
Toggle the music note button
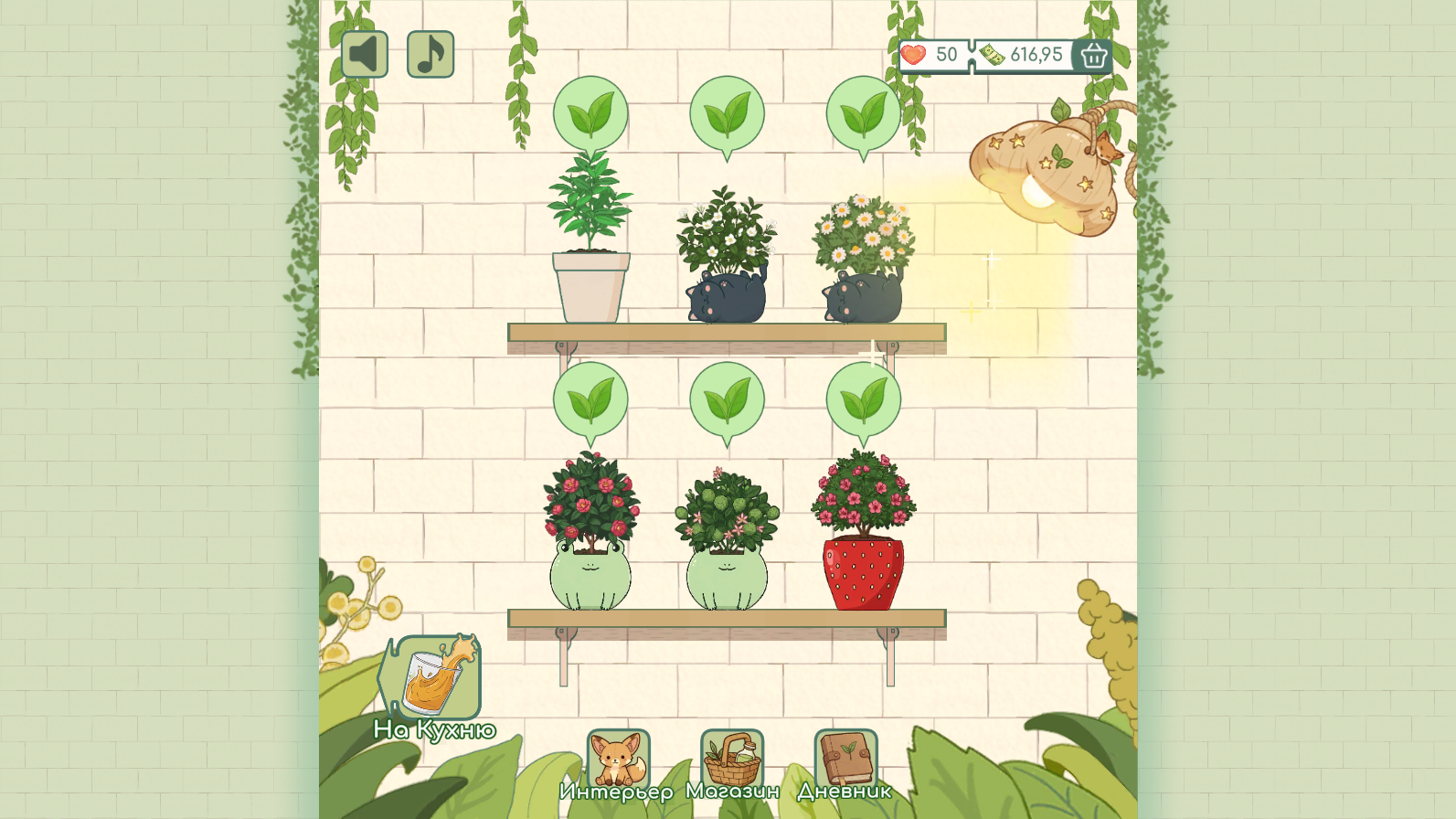[430, 53]
